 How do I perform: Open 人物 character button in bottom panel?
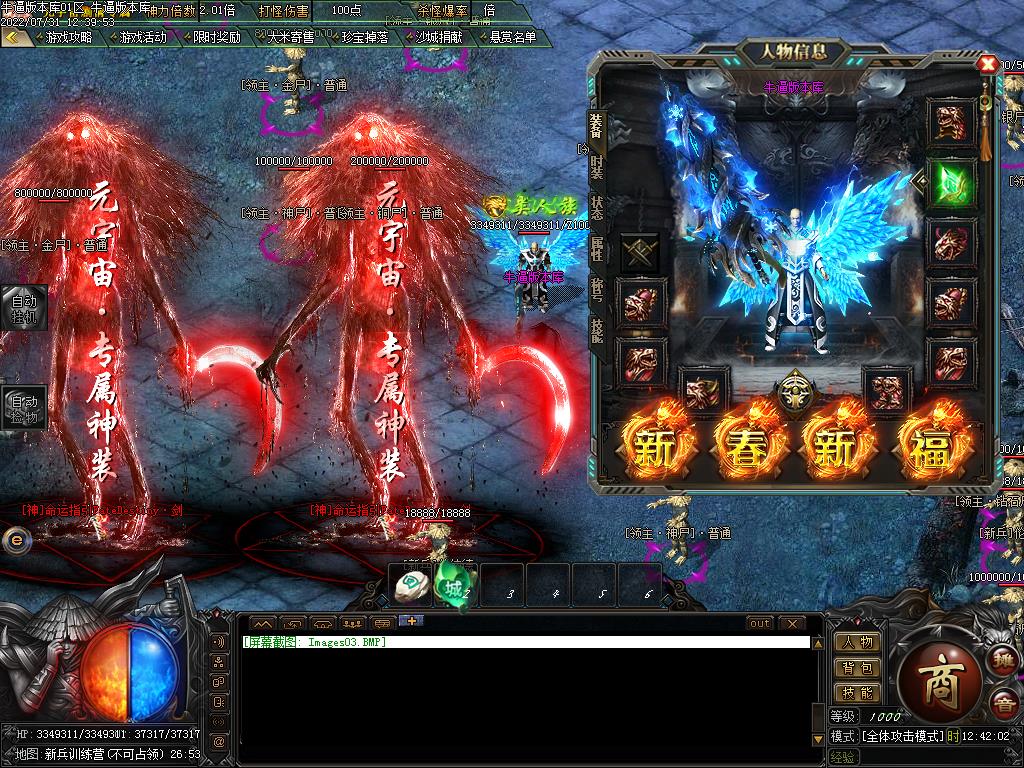(857, 642)
